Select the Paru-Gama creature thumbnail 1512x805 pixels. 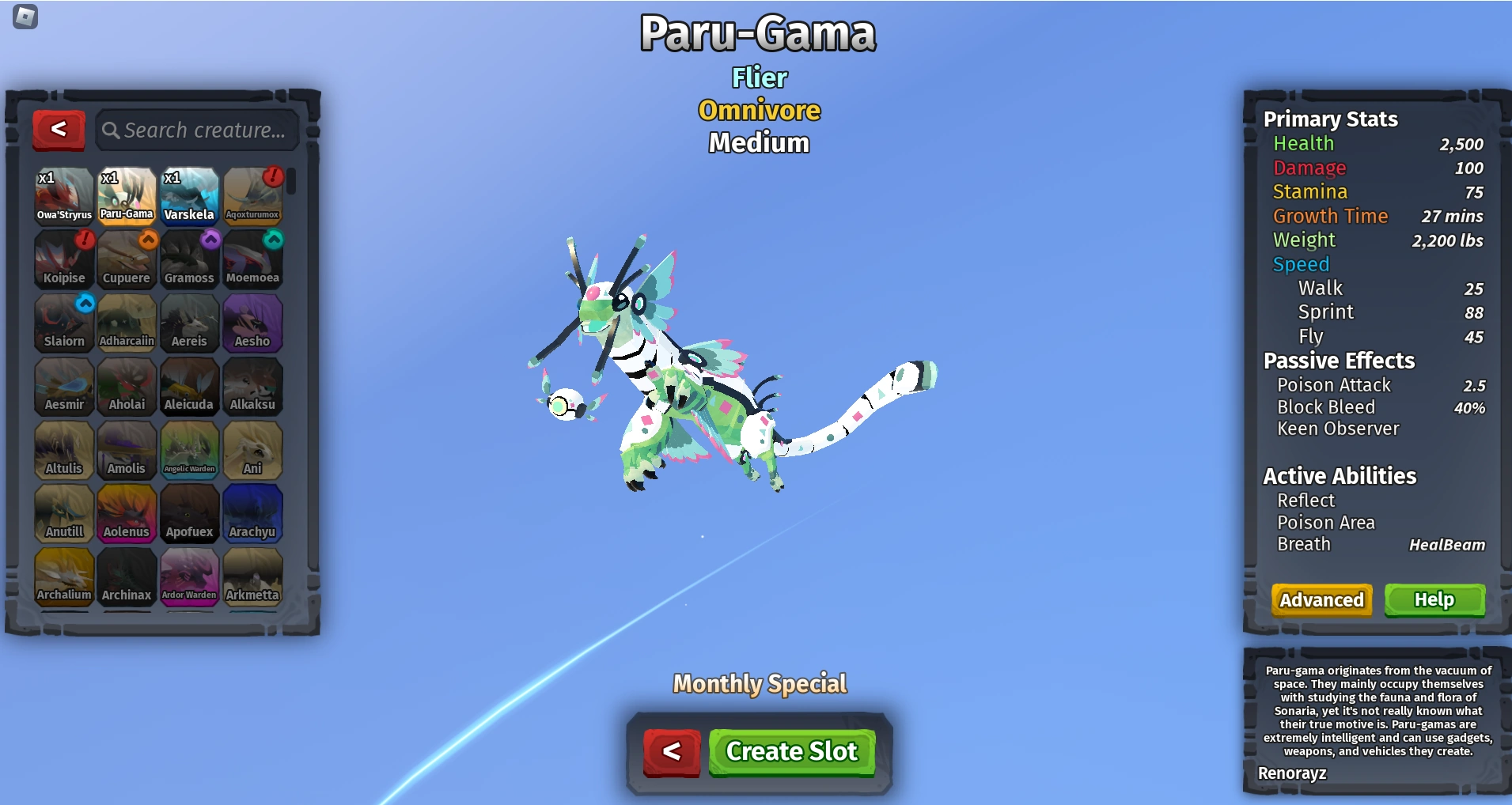127,195
